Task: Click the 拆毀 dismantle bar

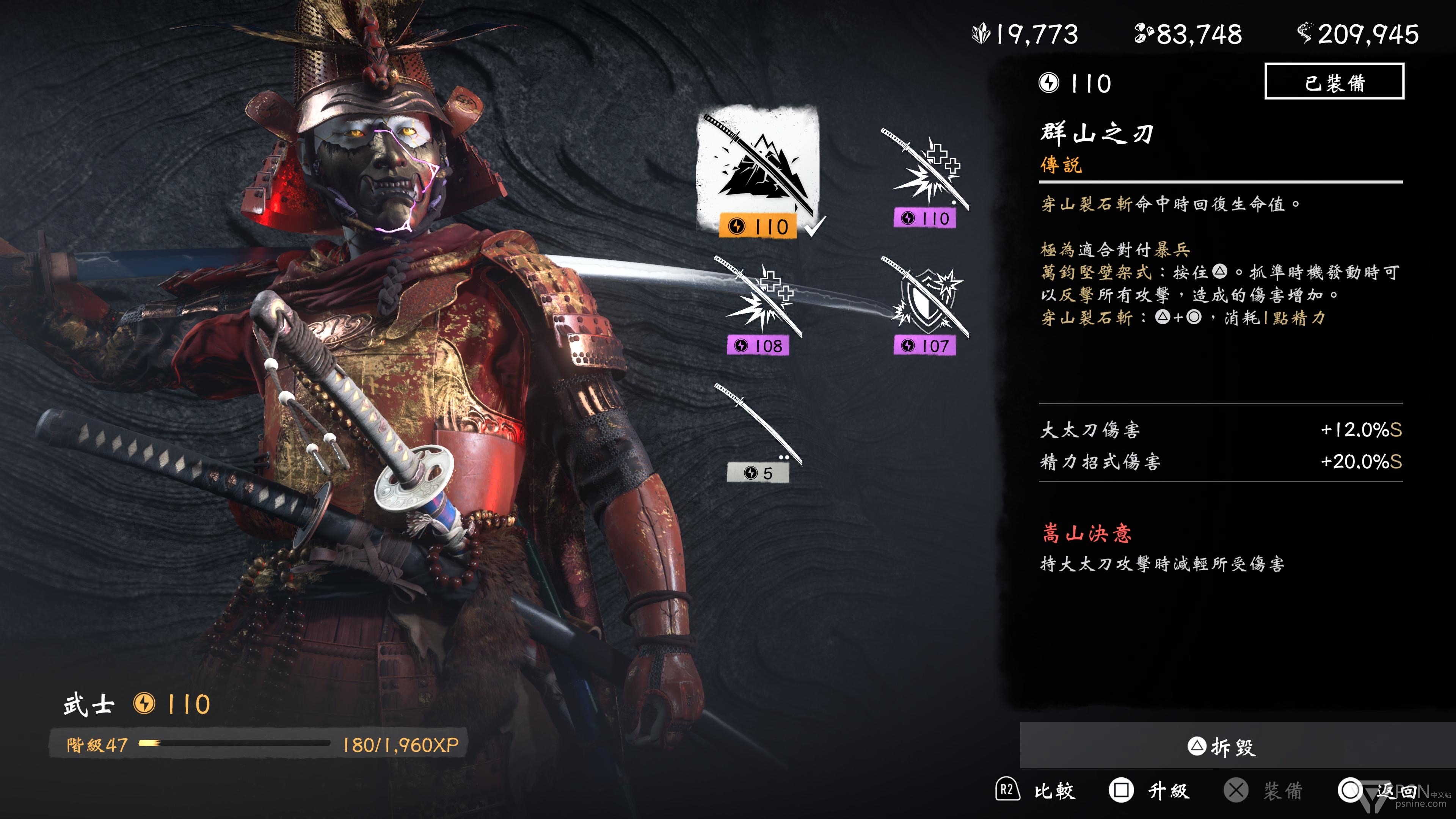Action: [x=1221, y=746]
